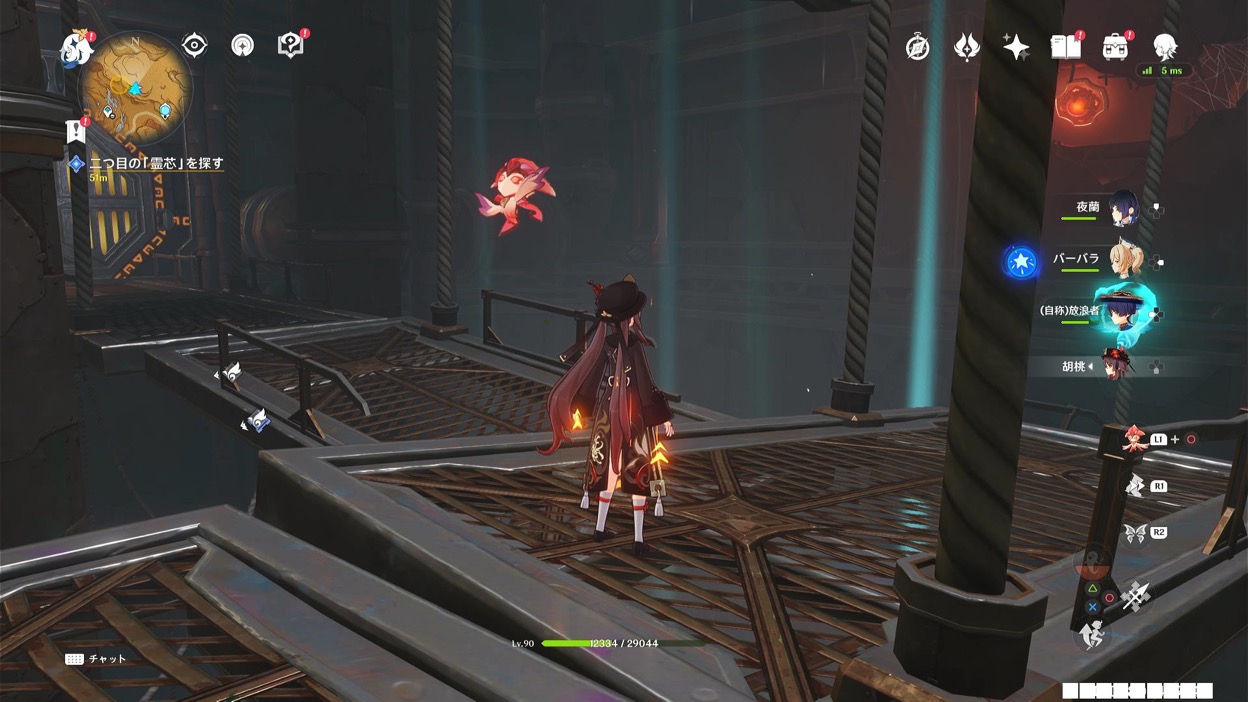Open the winged battle pass icon

tap(967, 47)
